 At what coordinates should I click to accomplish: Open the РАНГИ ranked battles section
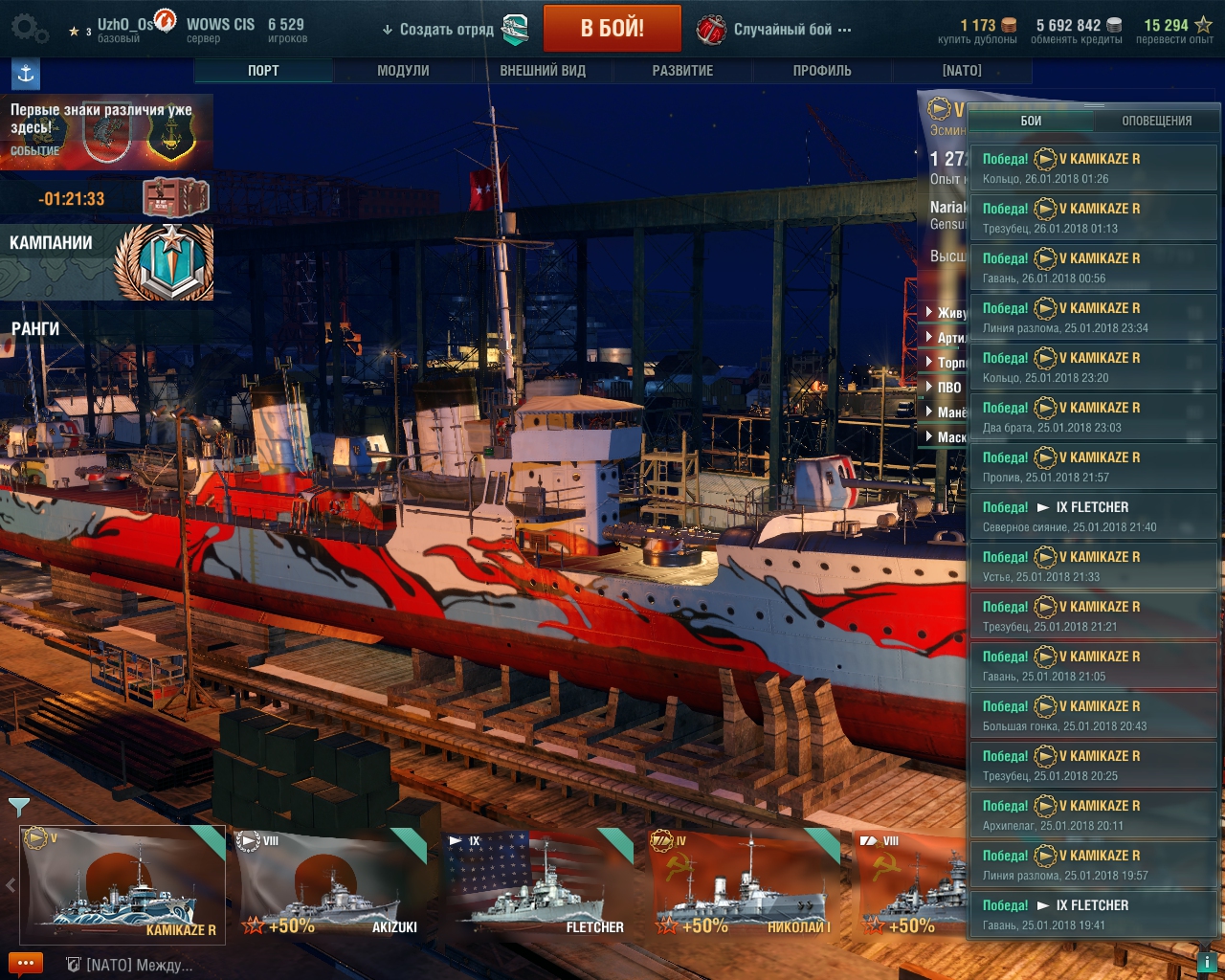[35, 329]
